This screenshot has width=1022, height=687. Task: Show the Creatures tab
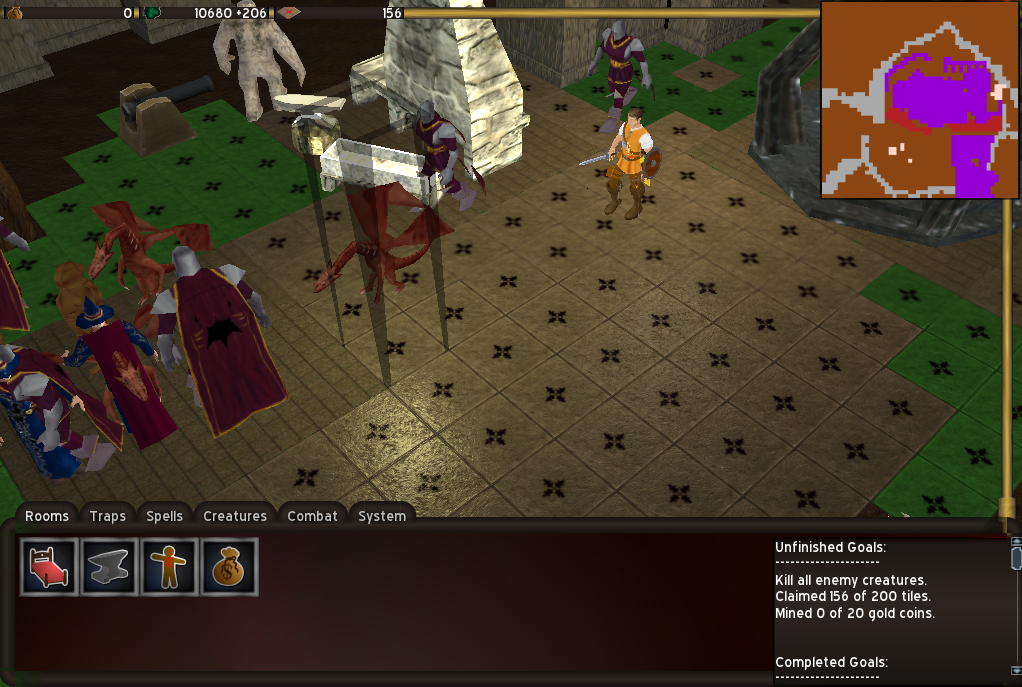click(235, 516)
